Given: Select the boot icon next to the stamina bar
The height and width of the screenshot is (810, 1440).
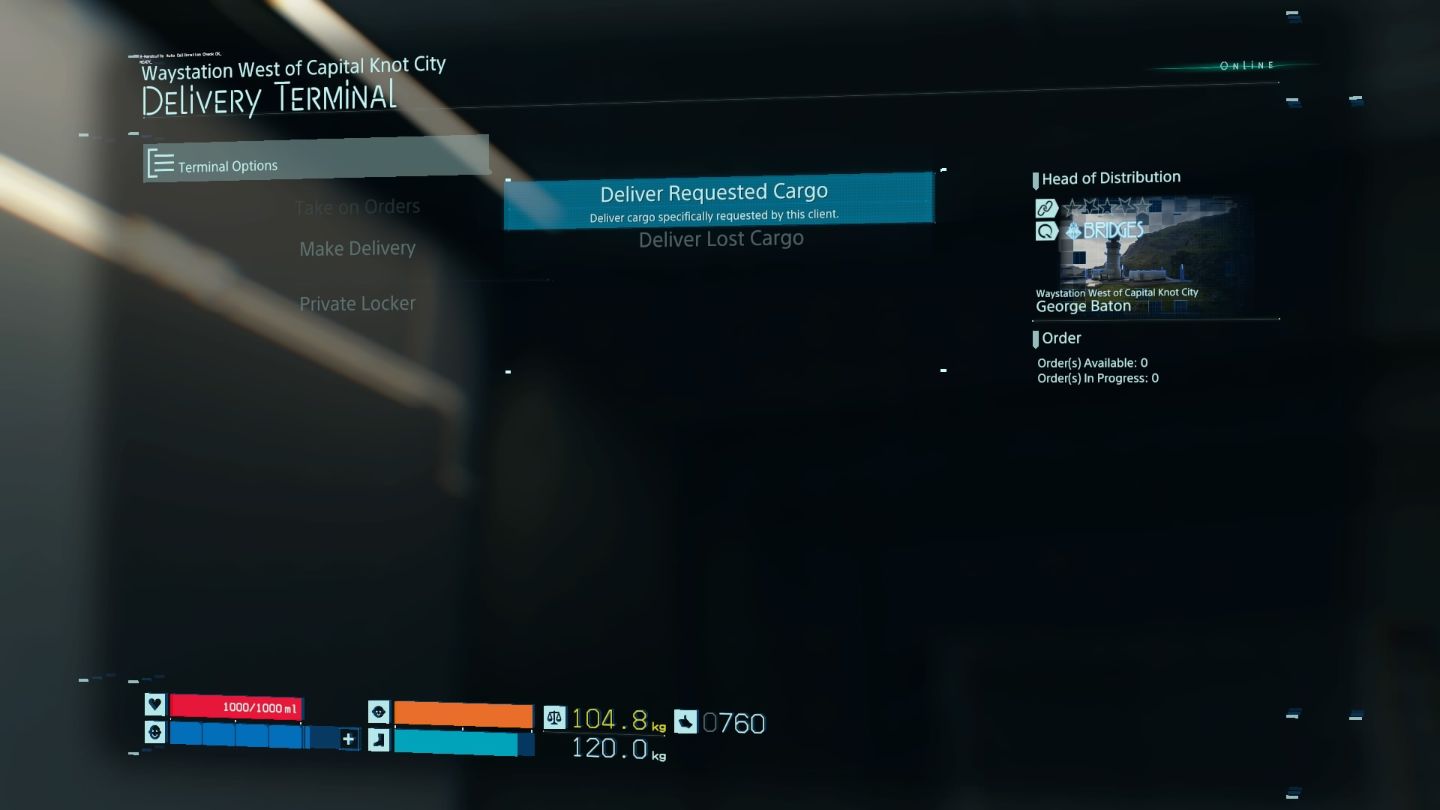Looking at the screenshot, I should 378,740.
